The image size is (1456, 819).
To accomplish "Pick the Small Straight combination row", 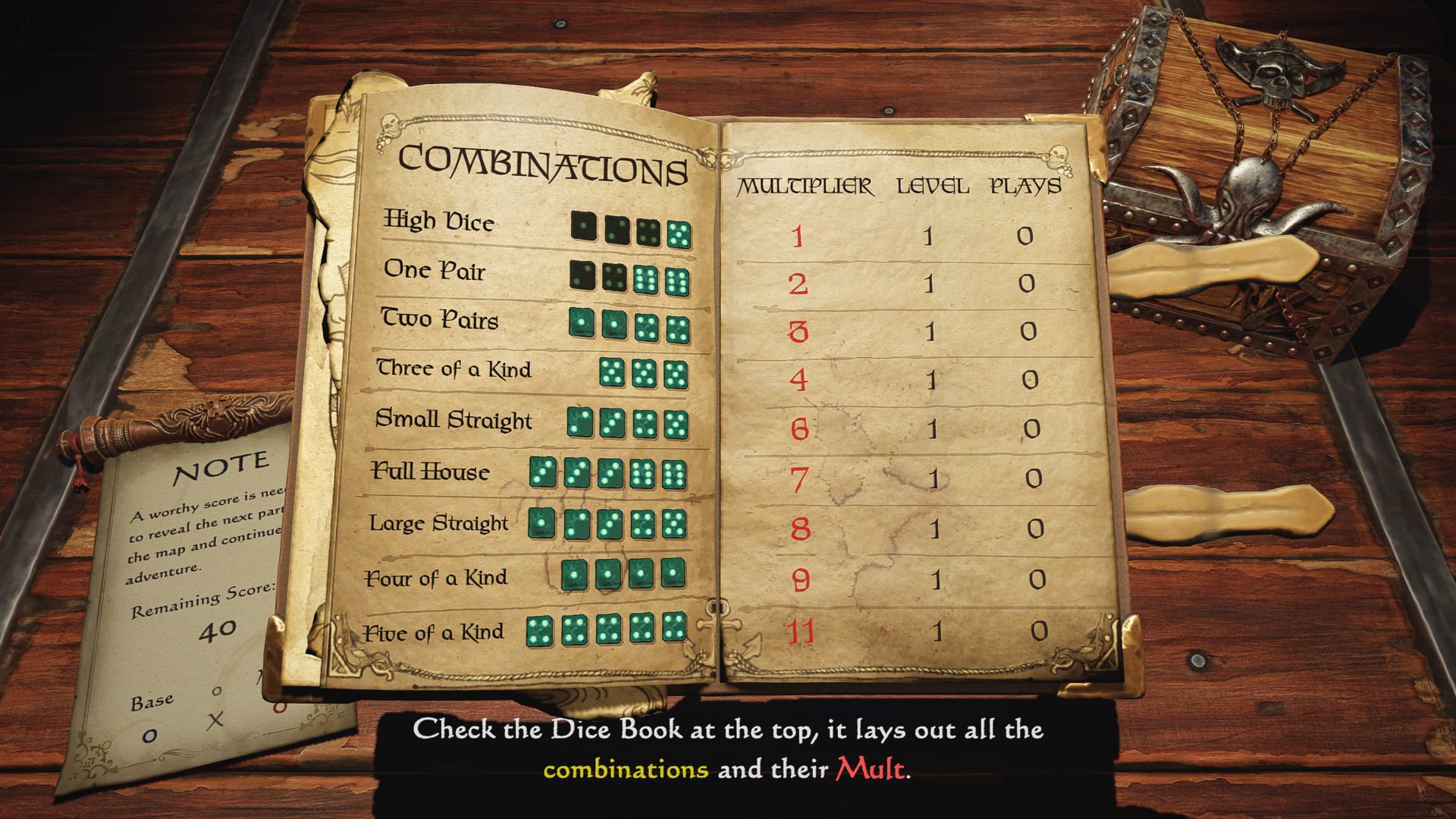I will coord(453,419).
